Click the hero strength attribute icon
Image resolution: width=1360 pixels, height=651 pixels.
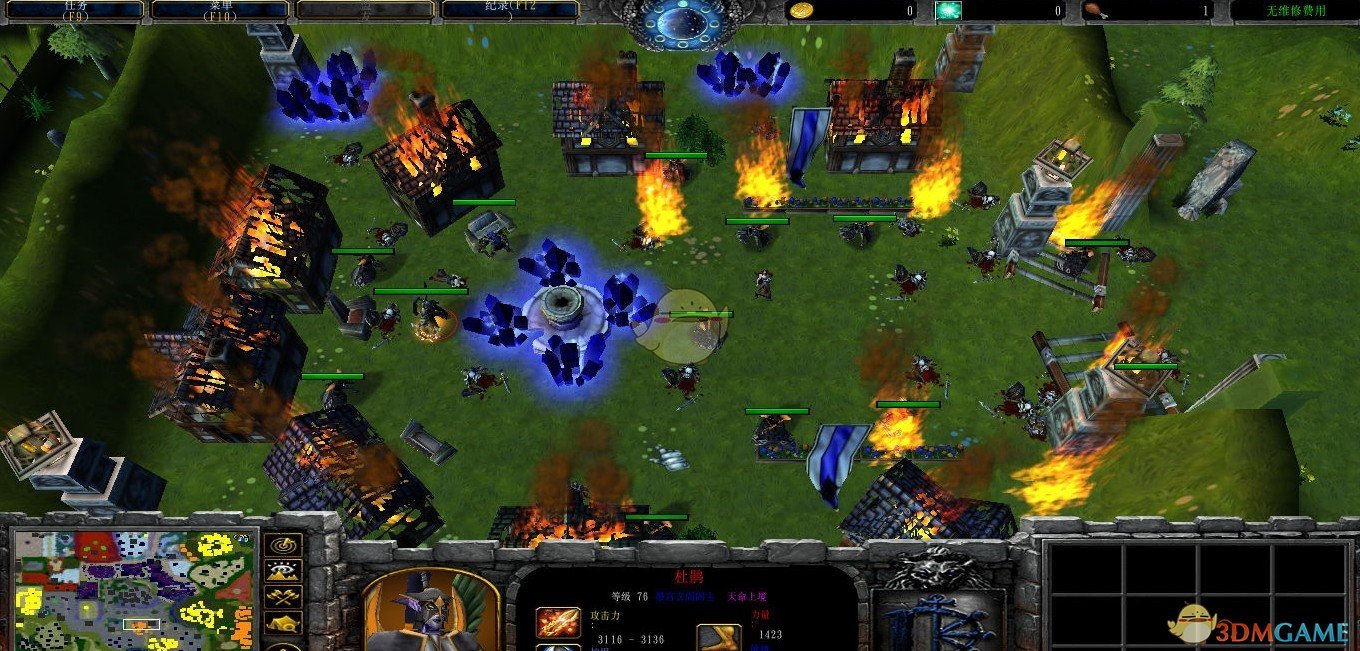718,636
